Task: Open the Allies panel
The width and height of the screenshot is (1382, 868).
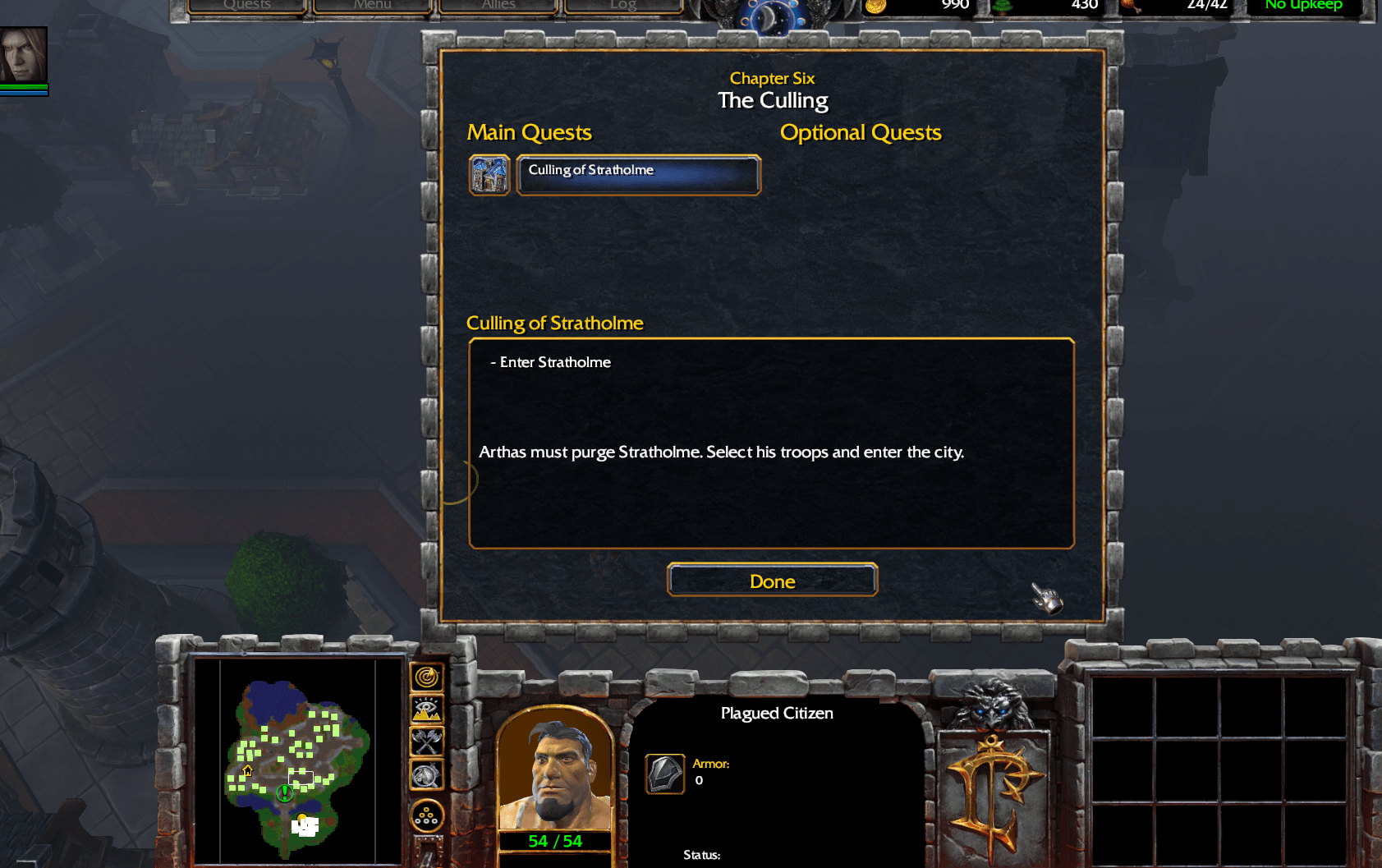Action: click(498, 5)
